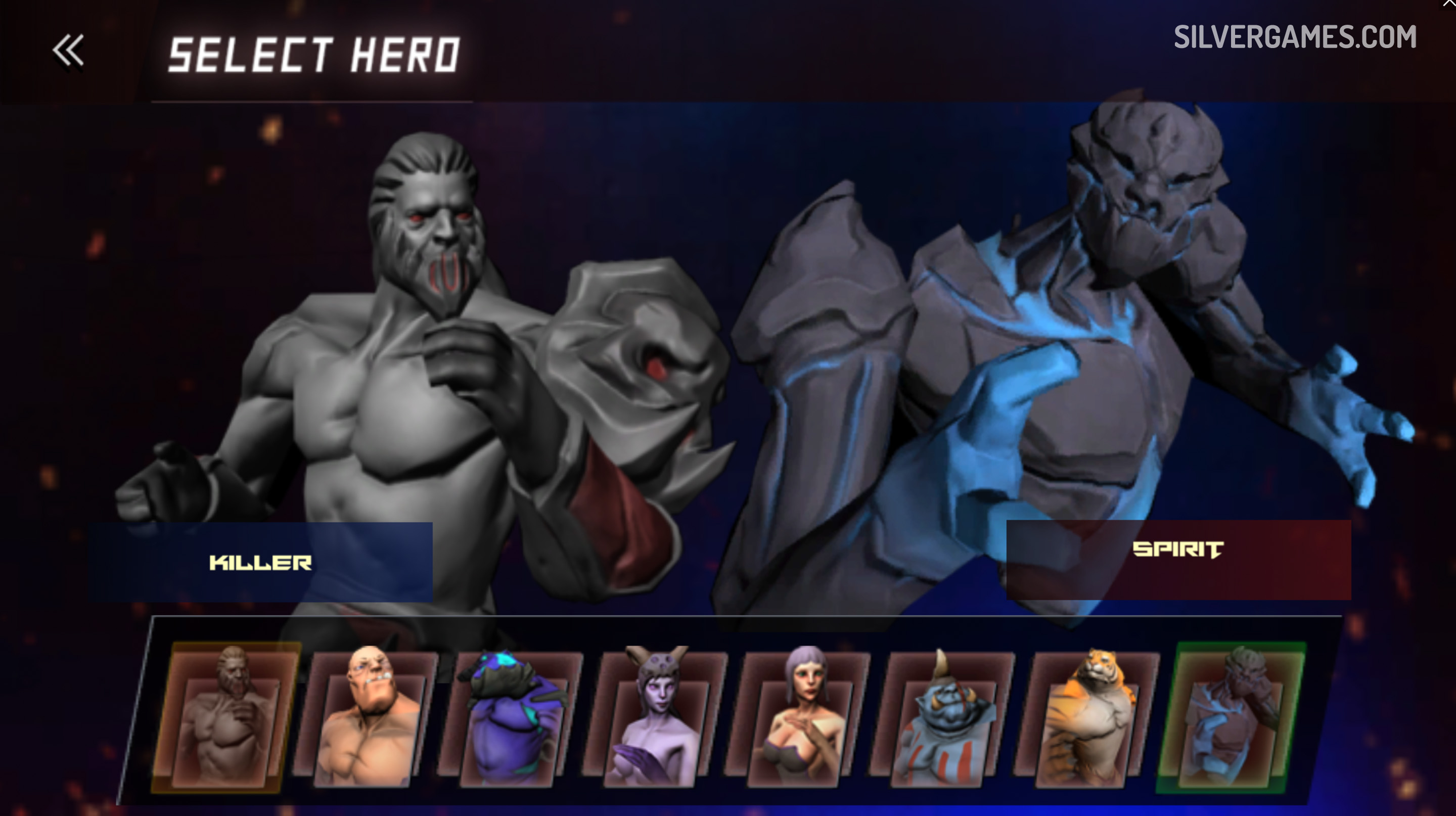Close the game window overlay

pyautogui.click(x=1448, y=5)
